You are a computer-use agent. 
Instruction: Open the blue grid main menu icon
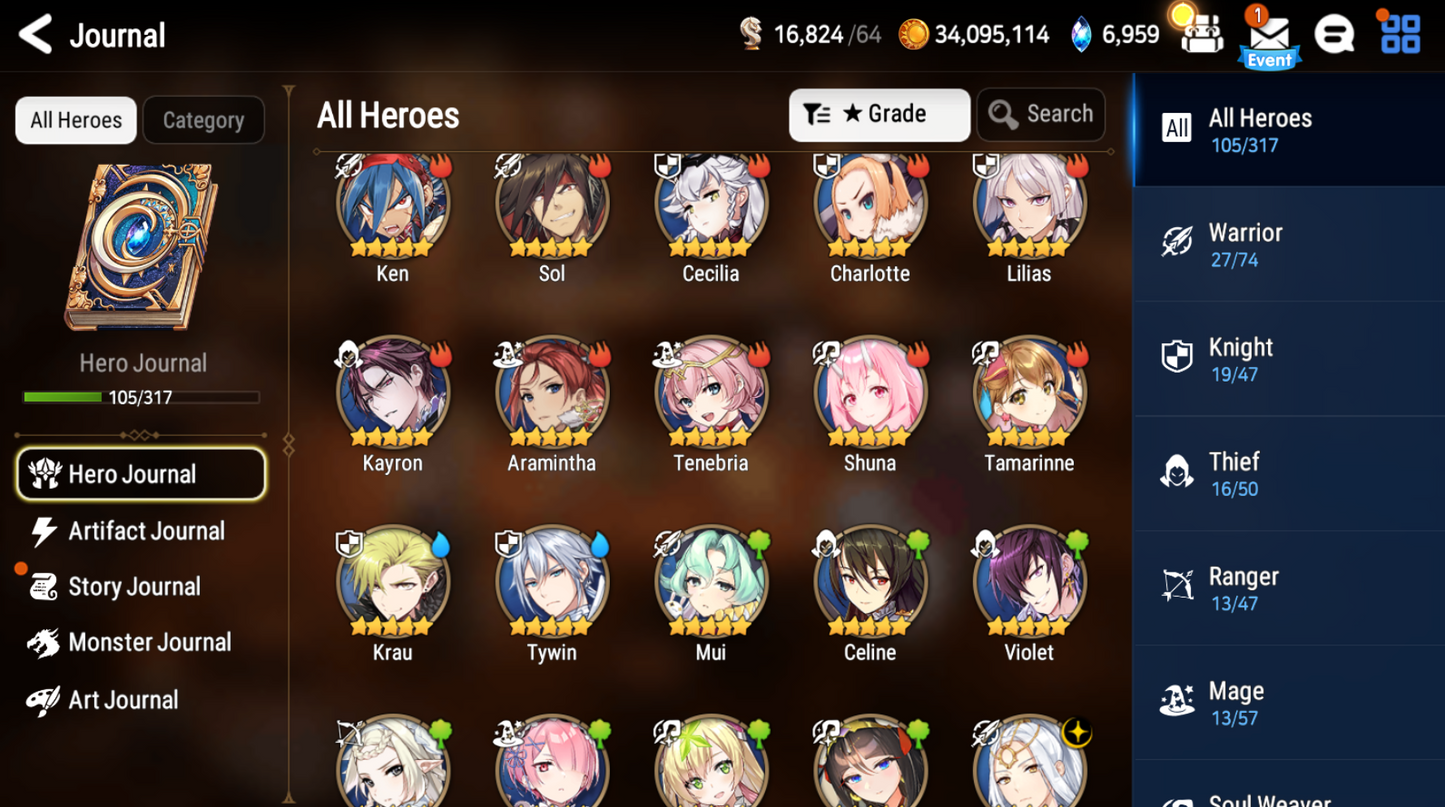pos(1399,33)
